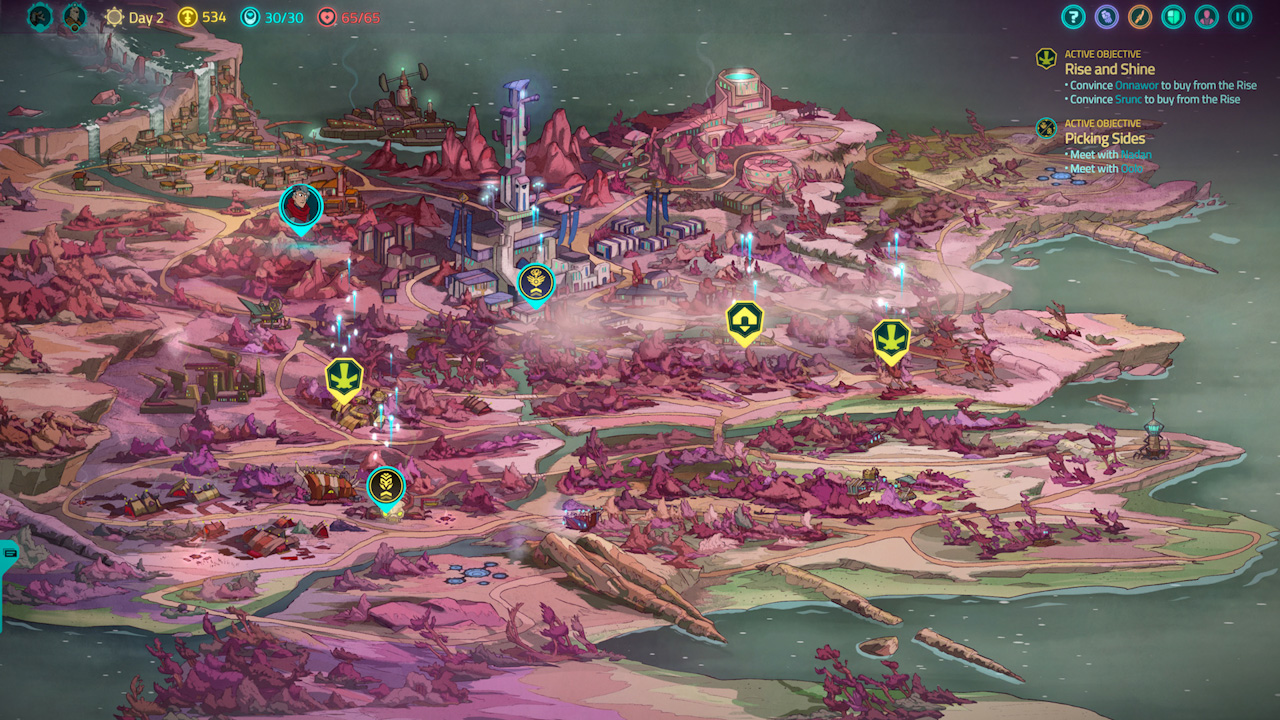Click the Picking Sides objective badge
Screen dimensions: 1280x720
(x=1046, y=128)
